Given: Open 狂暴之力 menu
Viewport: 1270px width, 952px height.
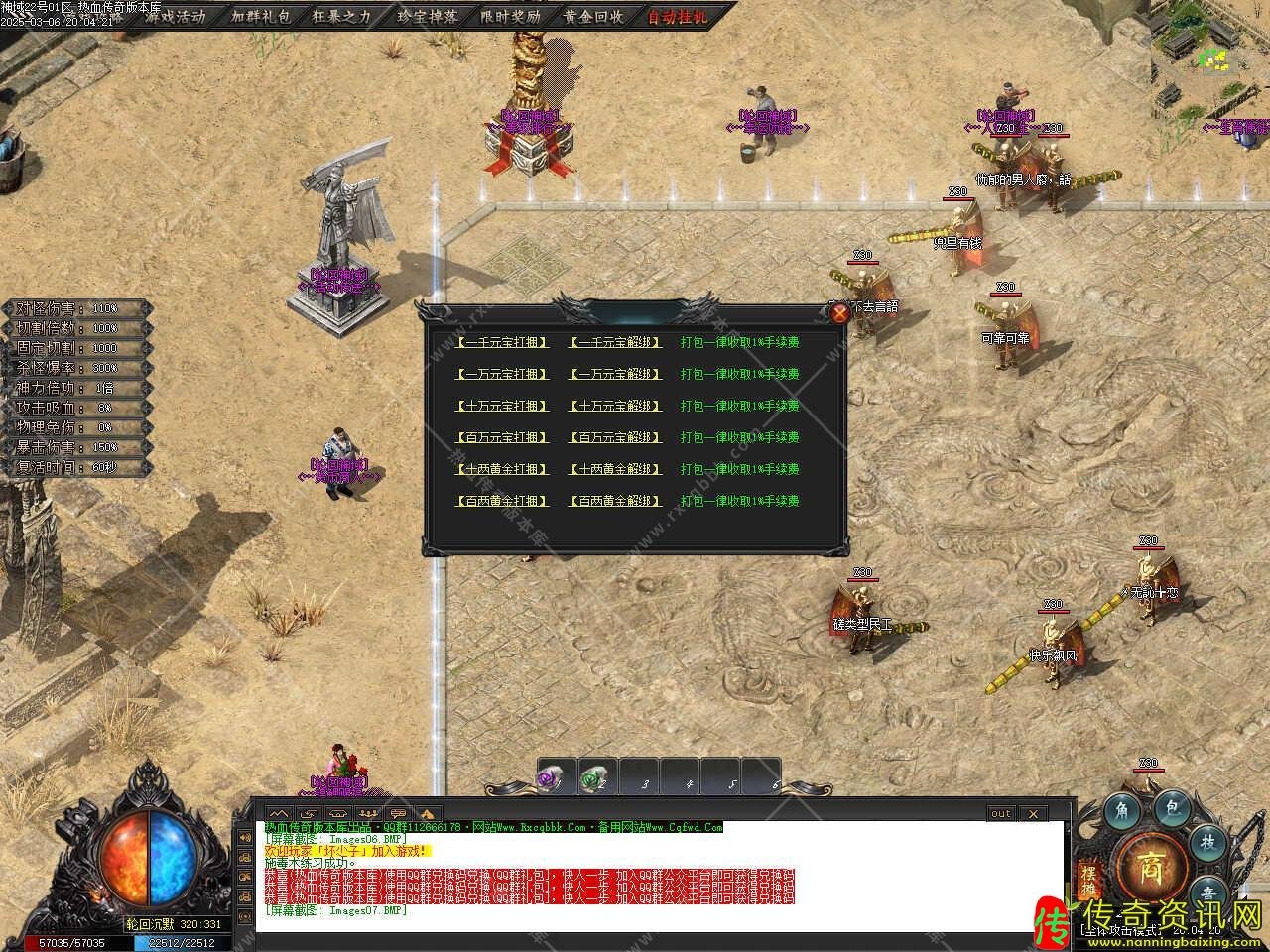Looking at the screenshot, I should (341, 16).
